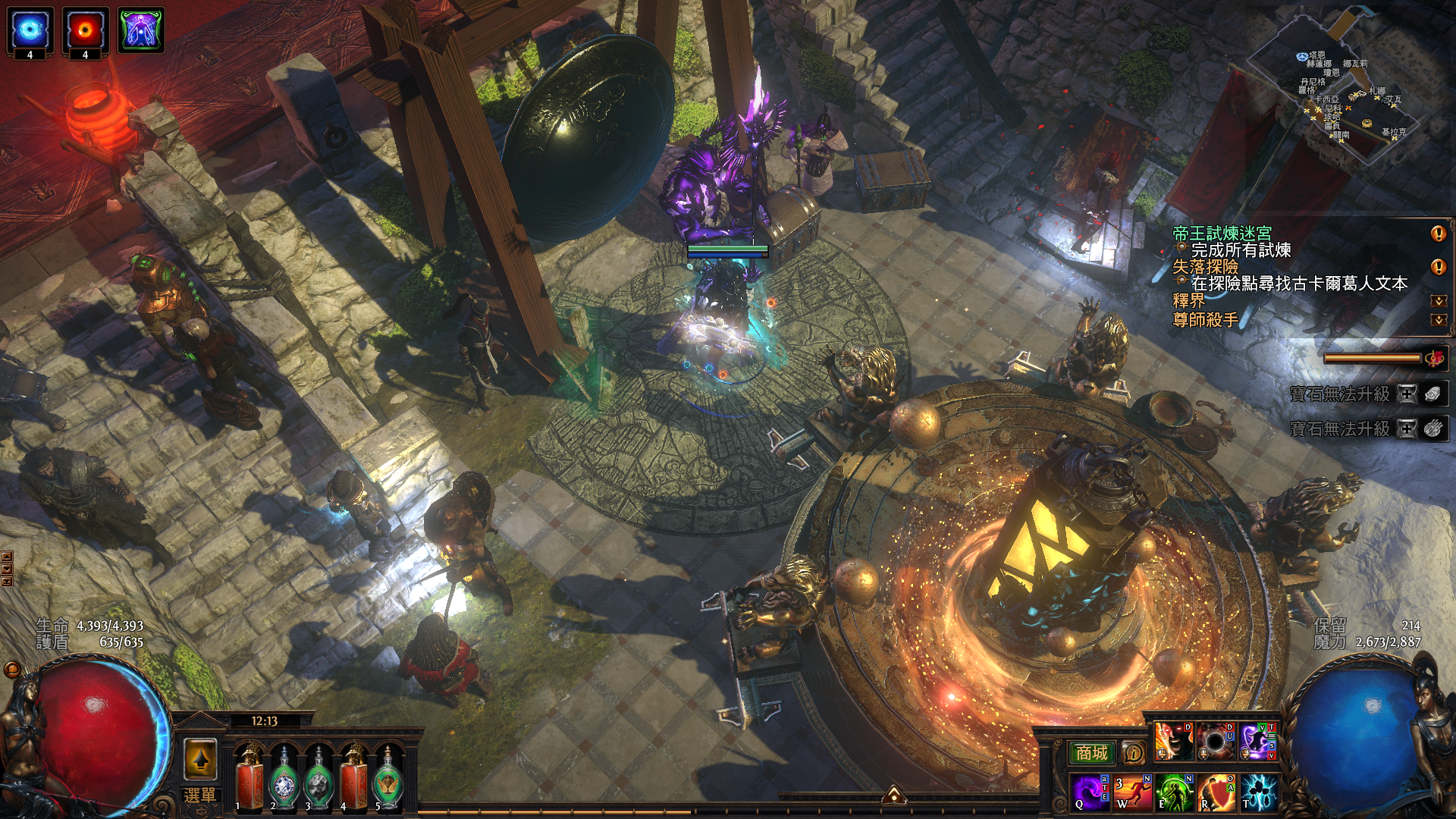Activate the green aura figure skill on E
1456x819 pixels.
(x=1174, y=792)
